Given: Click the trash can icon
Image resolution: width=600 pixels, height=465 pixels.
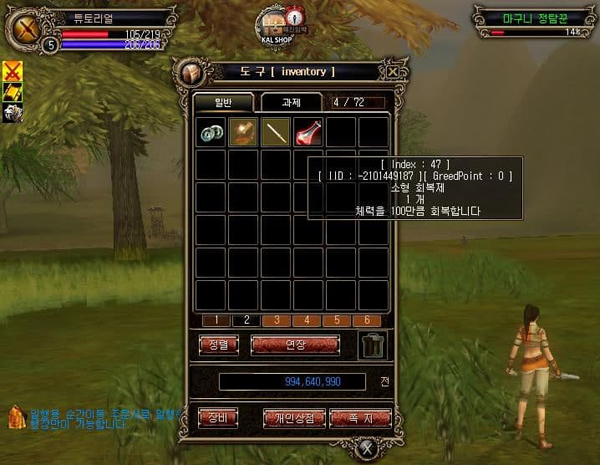Looking at the screenshot, I should (x=373, y=346).
